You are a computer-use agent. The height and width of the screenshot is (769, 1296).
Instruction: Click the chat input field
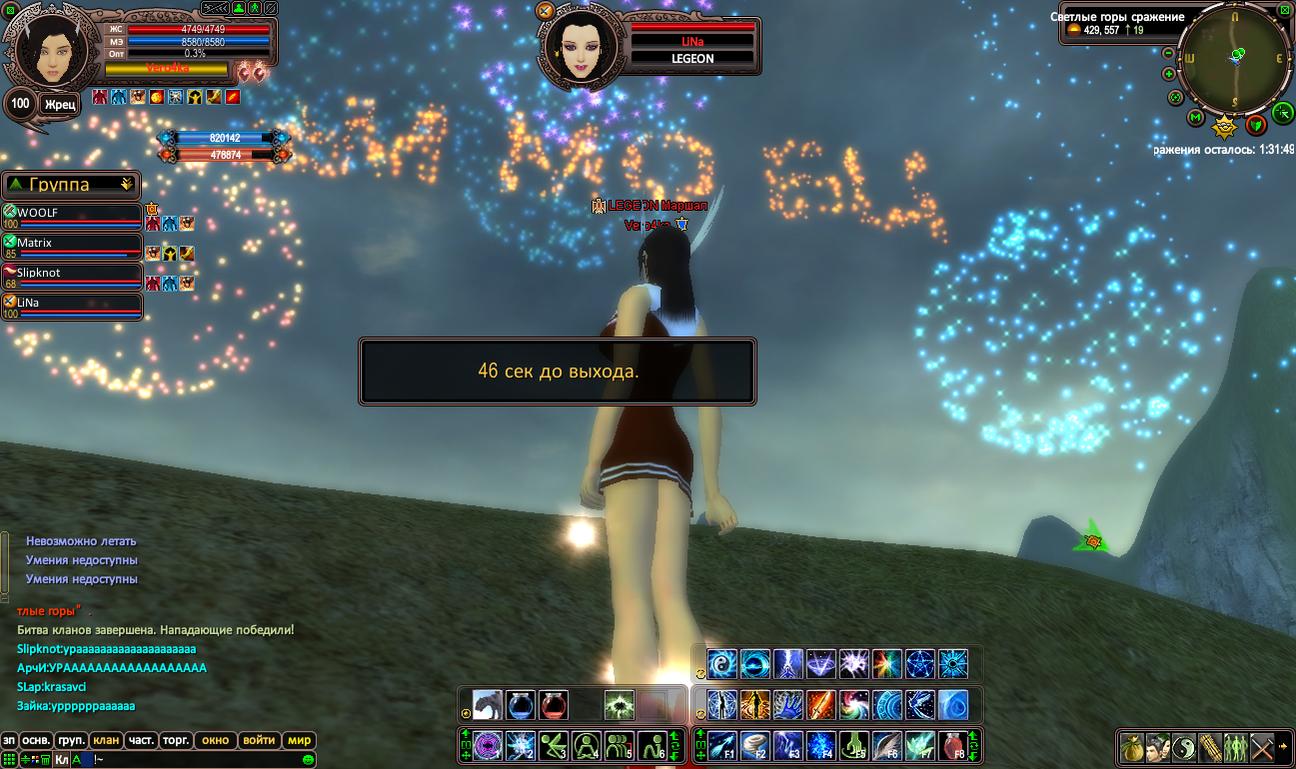pos(200,760)
